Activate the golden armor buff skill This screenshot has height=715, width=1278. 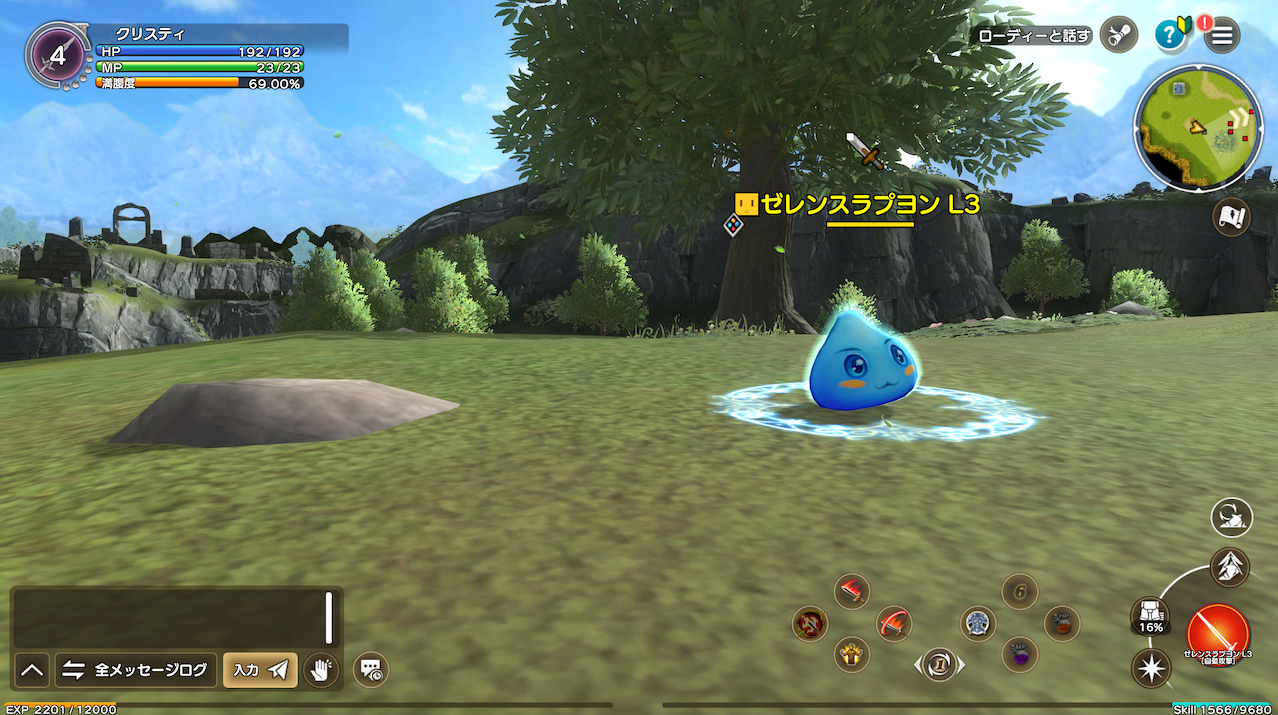pyautogui.click(x=852, y=654)
